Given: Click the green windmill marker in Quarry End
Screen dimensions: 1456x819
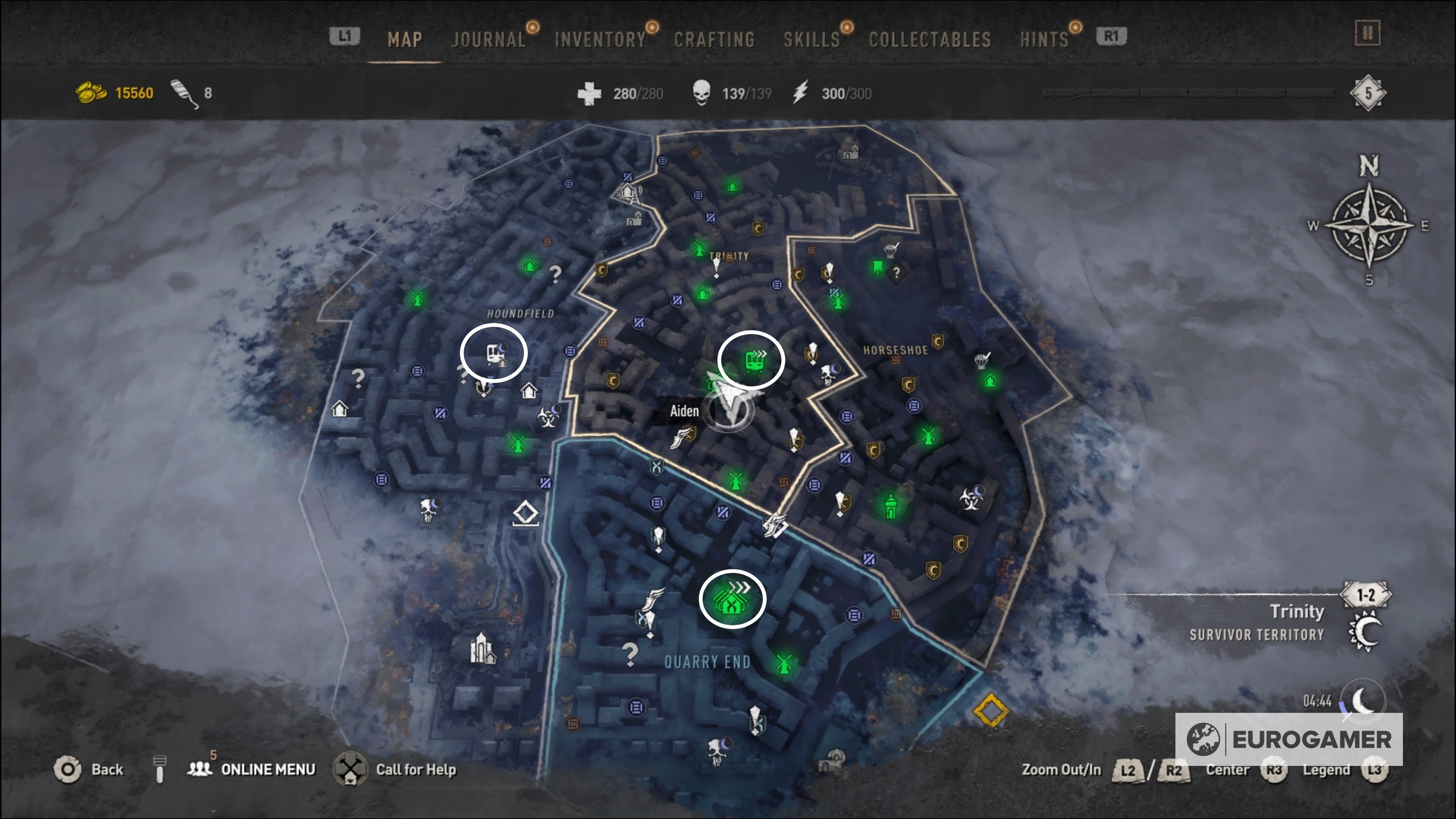Looking at the screenshot, I should coord(783,664).
